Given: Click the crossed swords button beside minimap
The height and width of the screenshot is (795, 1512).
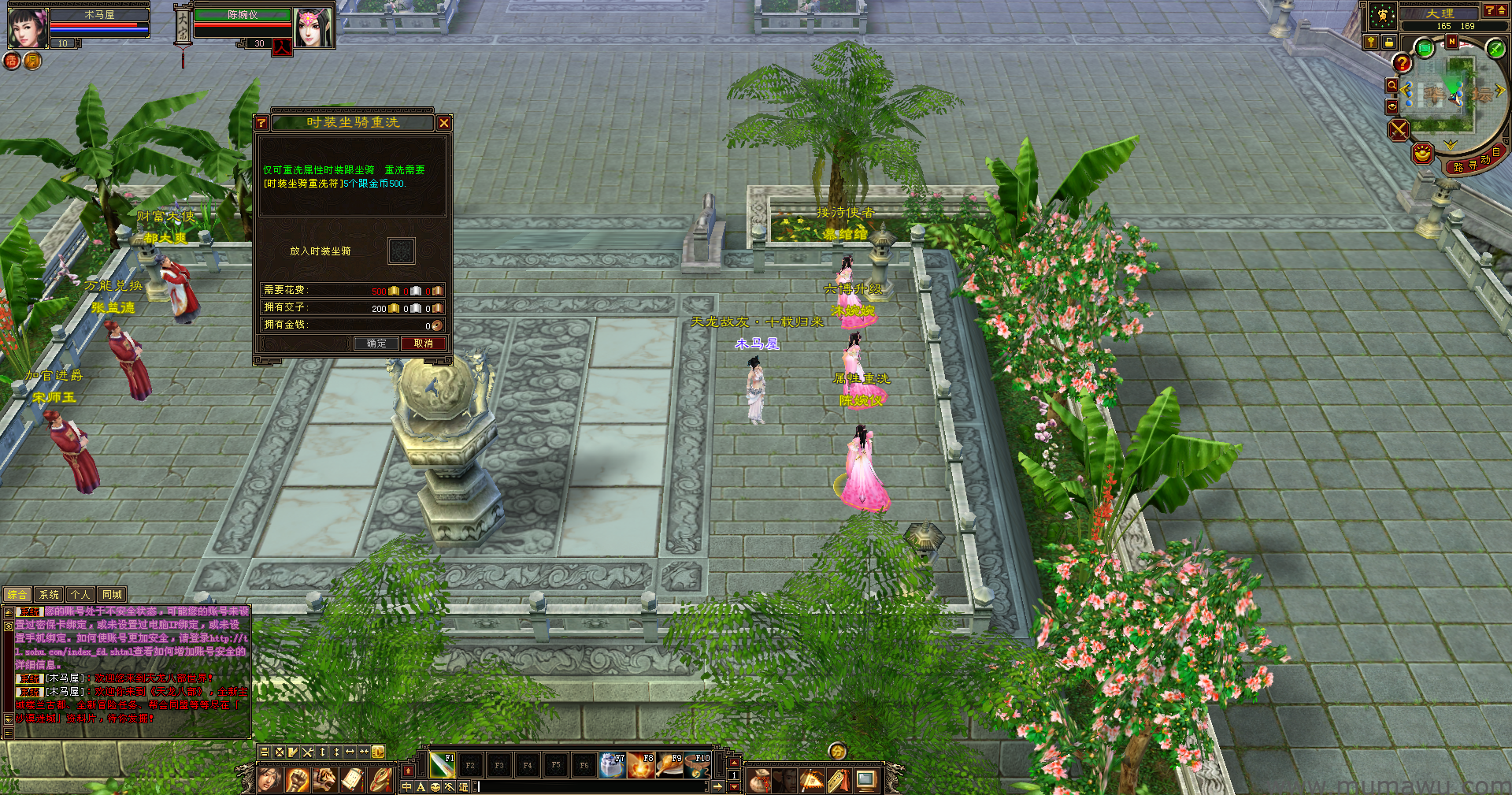Looking at the screenshot, I should pos(1399,129).
